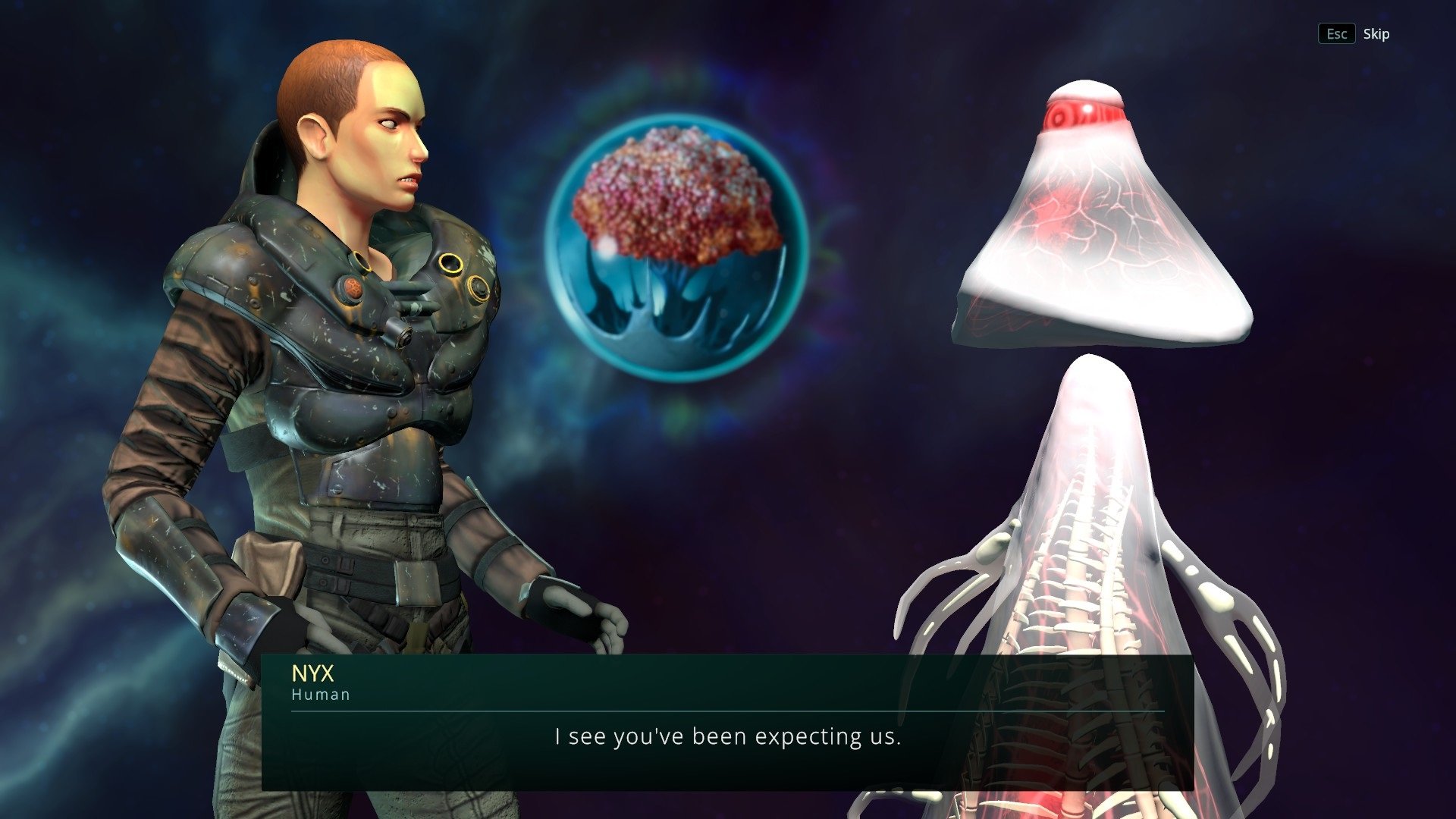Click the Esc key hint badge

pos(1337,33)
